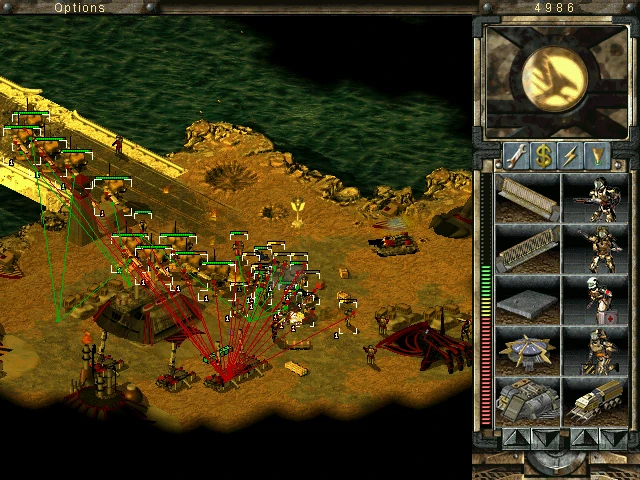Train the infantry with striped crate

598,351
